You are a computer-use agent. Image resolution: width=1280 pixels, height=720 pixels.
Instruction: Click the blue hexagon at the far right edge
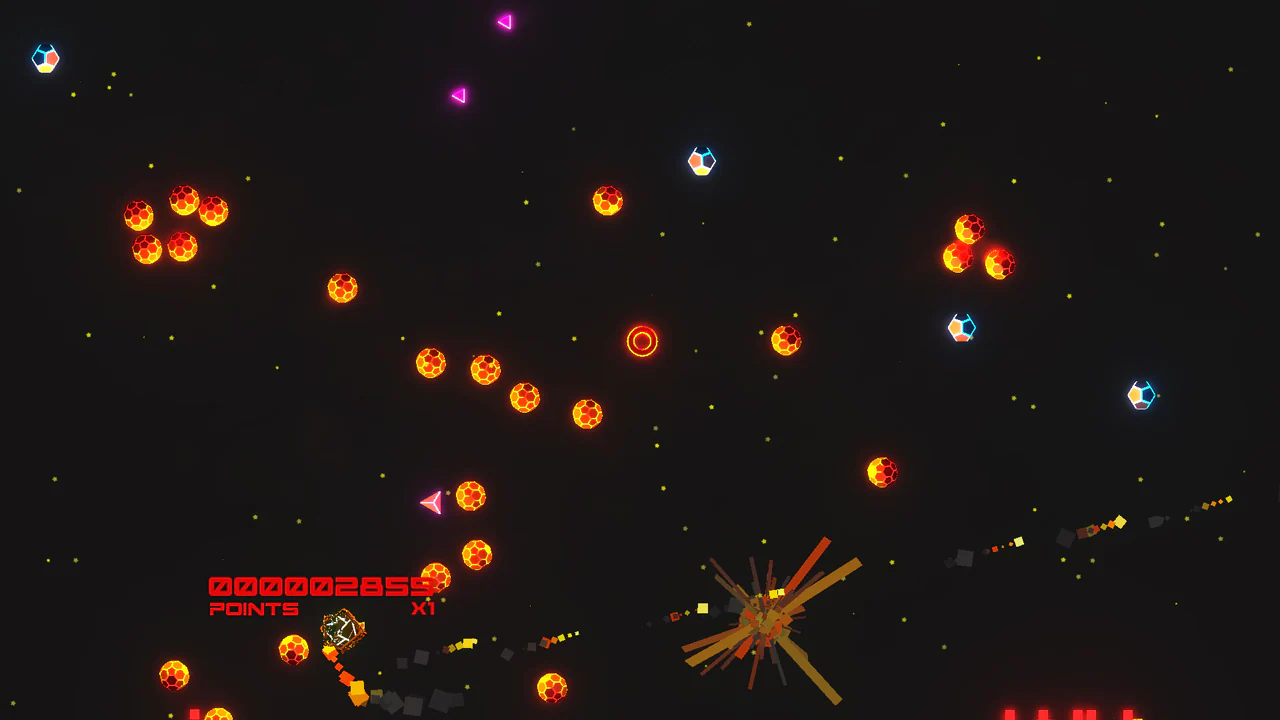tap(1140, 394)
